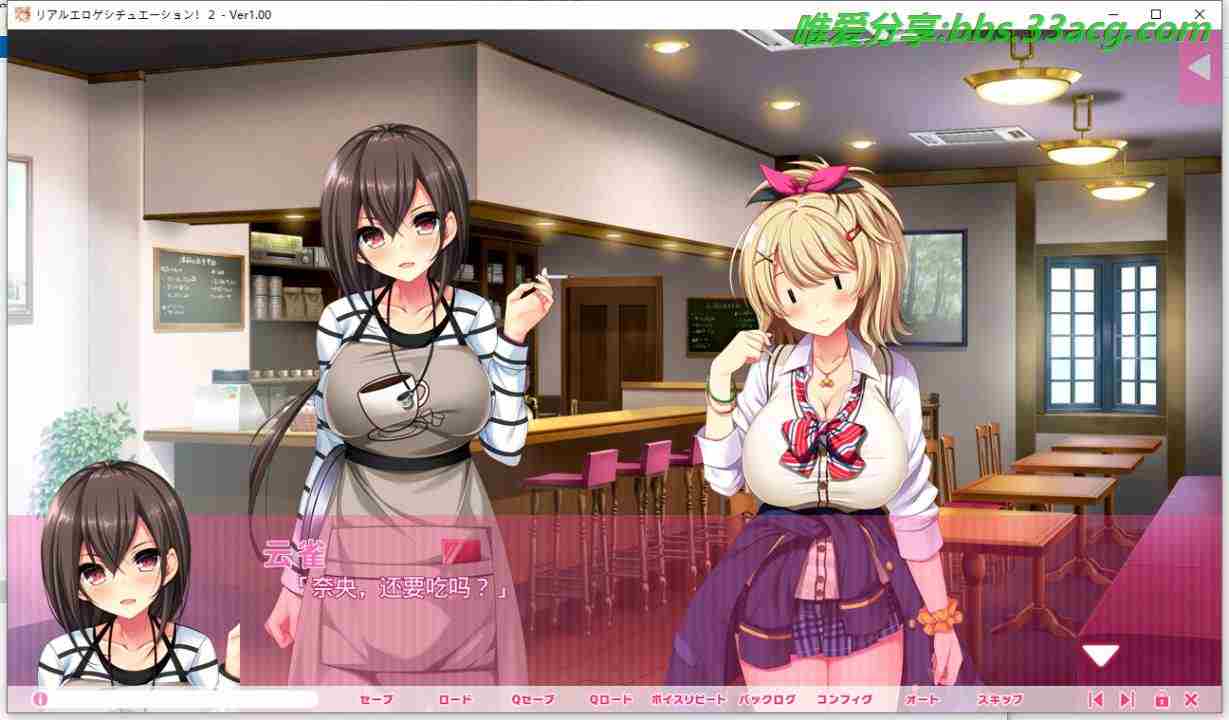
Task: Advance dialogue with the white down arrow
Action: click(x=1100, y=656)
